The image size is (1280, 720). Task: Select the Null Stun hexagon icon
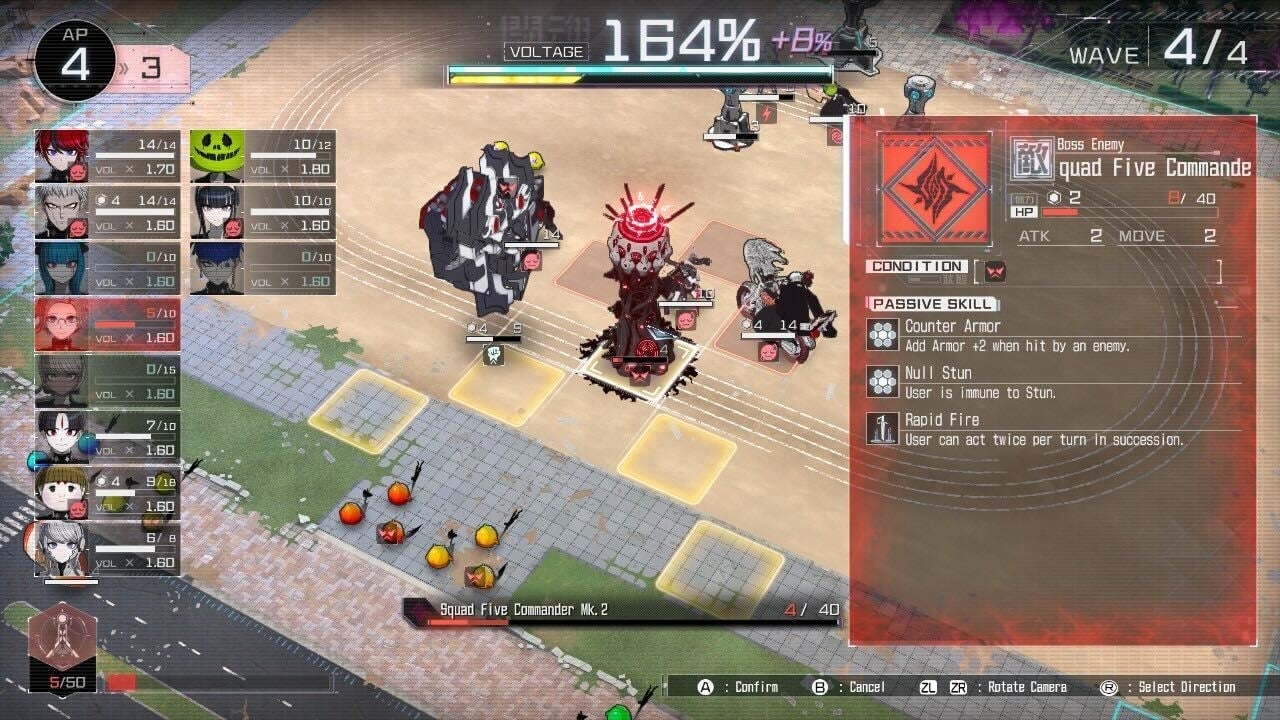[881, 380]
